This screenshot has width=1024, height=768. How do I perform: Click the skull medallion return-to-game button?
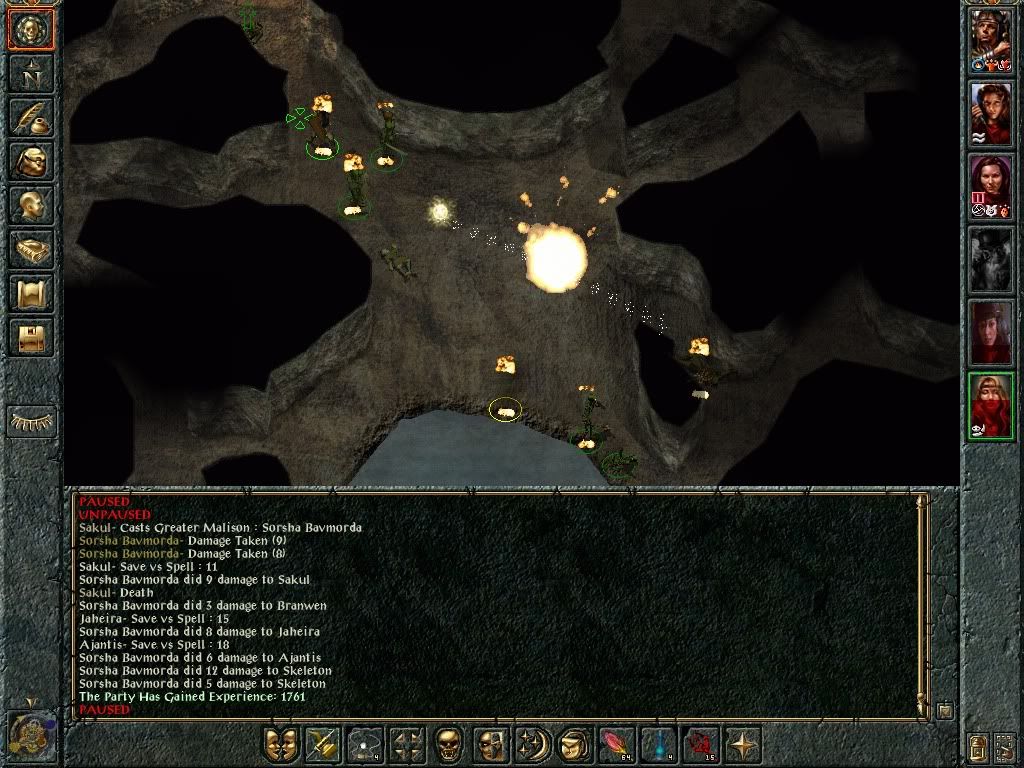point(32,30)
